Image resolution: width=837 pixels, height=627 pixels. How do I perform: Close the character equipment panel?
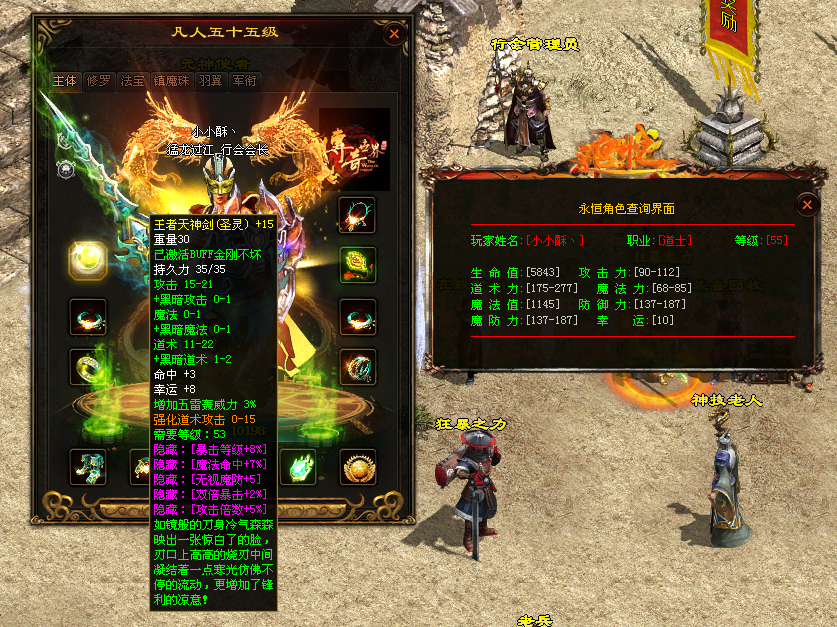(394, 34)
